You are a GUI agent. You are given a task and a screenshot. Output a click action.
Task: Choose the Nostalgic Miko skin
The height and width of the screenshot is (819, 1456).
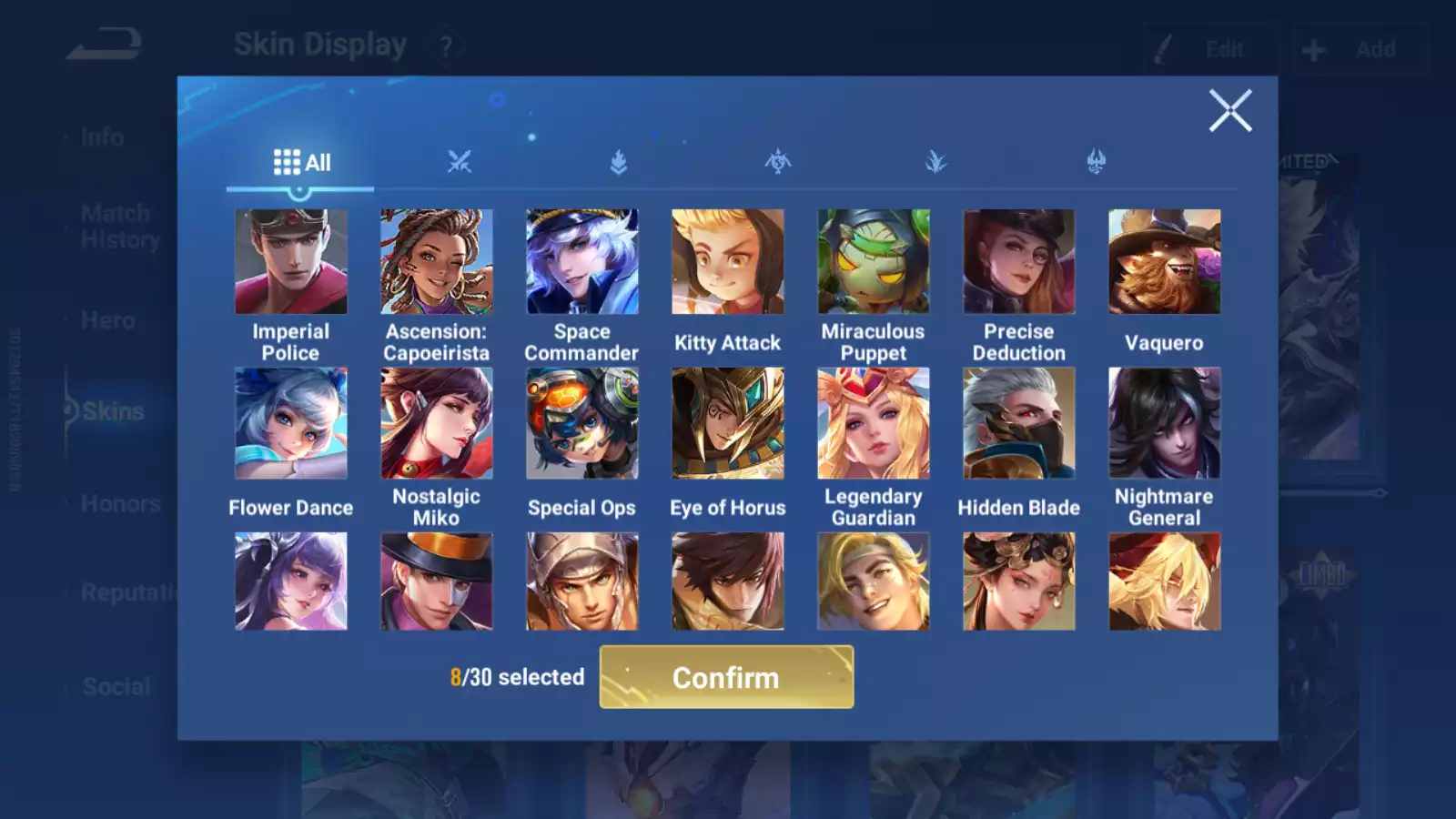437,423
